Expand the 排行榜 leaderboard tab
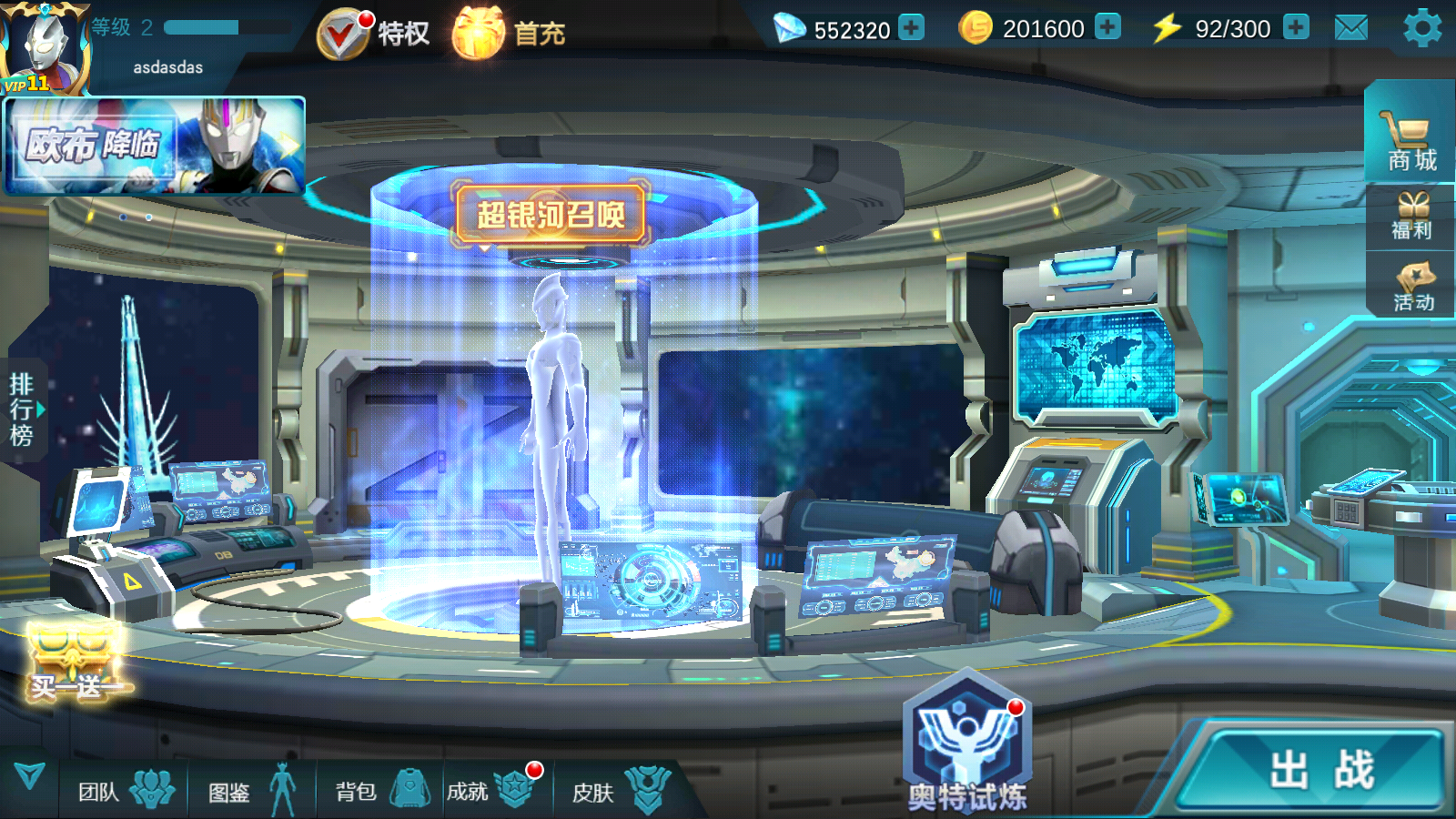 (24, 409)
